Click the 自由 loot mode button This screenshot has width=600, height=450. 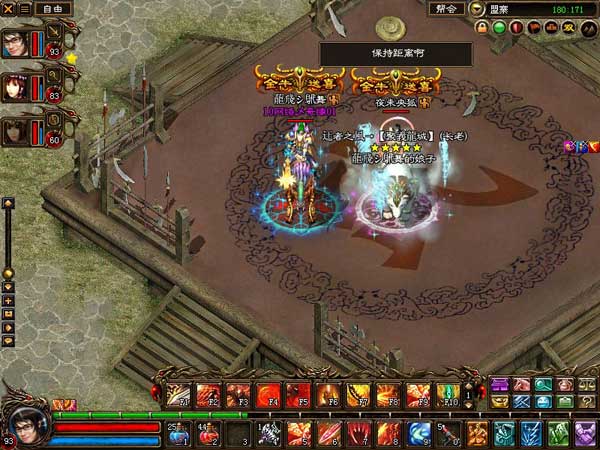[47, 8]
